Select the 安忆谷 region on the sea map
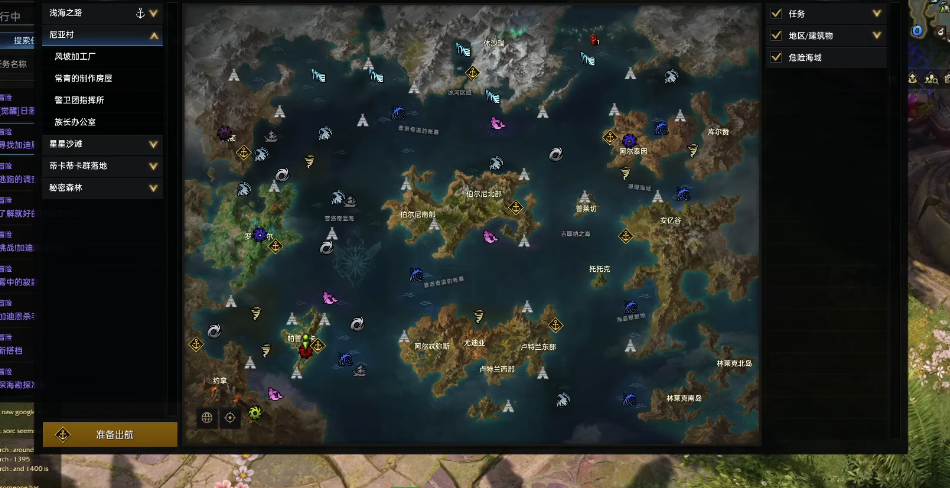 click(670, 220)
